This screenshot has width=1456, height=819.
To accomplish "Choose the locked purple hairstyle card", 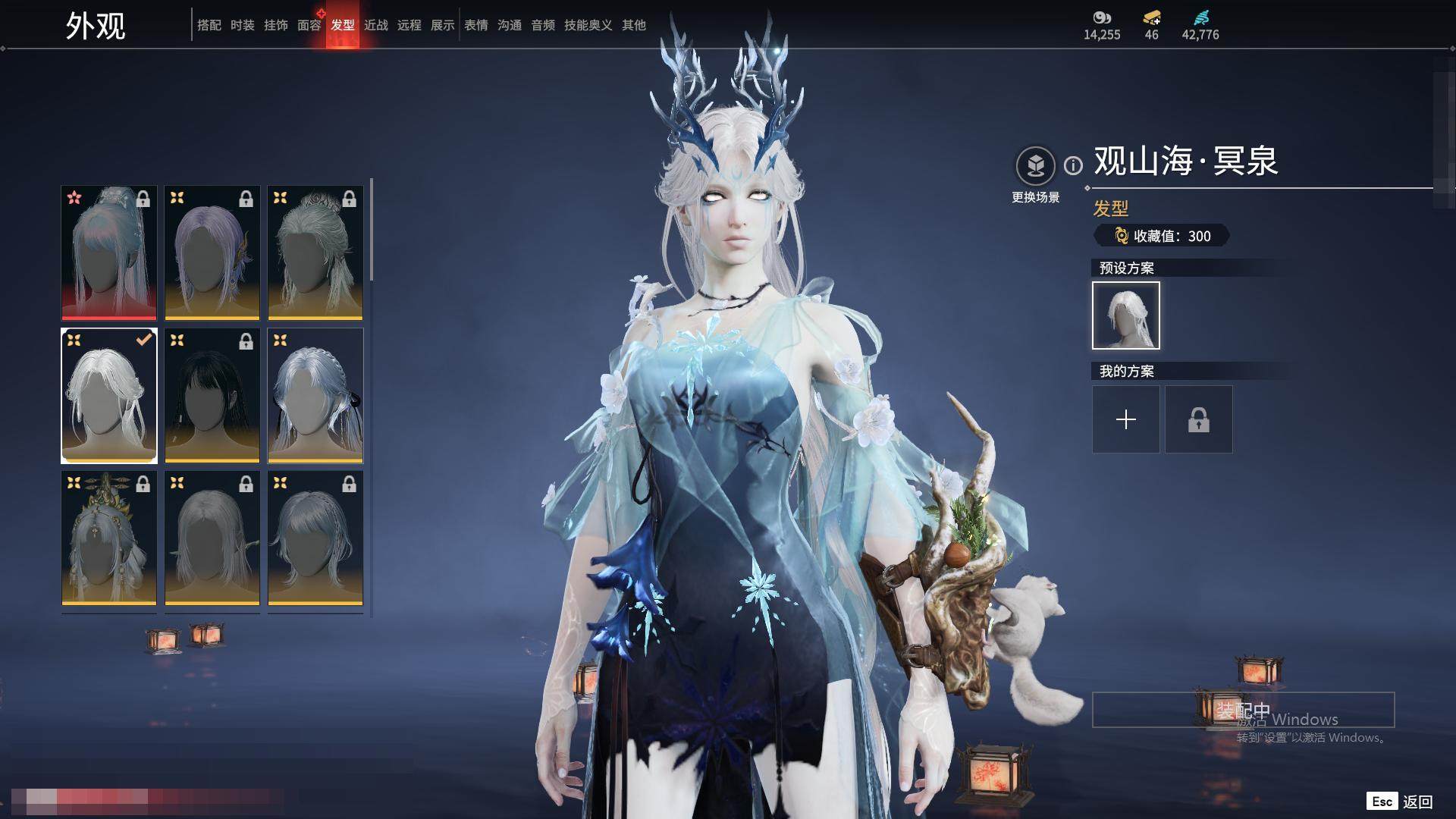I will 212,253.
